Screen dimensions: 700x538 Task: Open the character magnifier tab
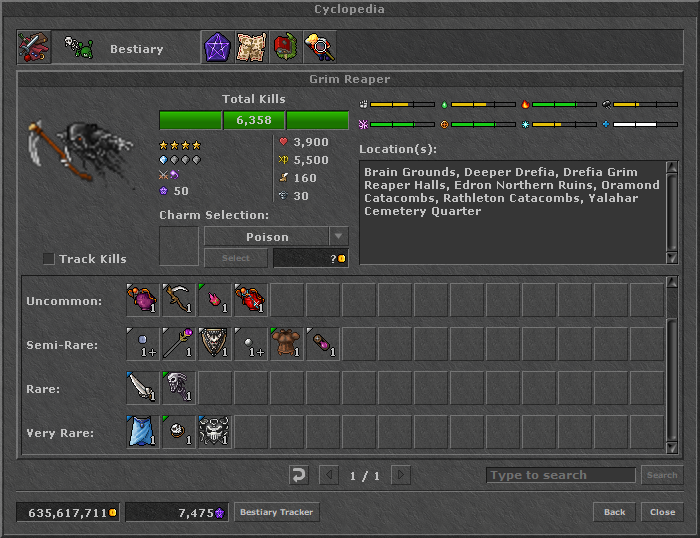click(x=319, y=48)
